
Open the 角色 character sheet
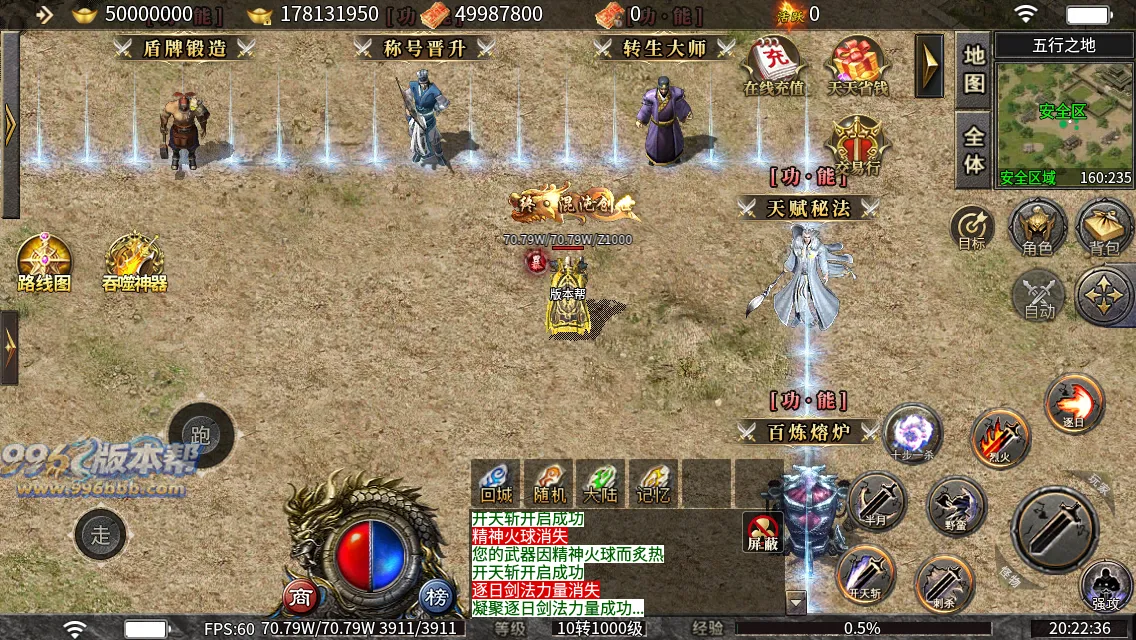pos(1037,226)
